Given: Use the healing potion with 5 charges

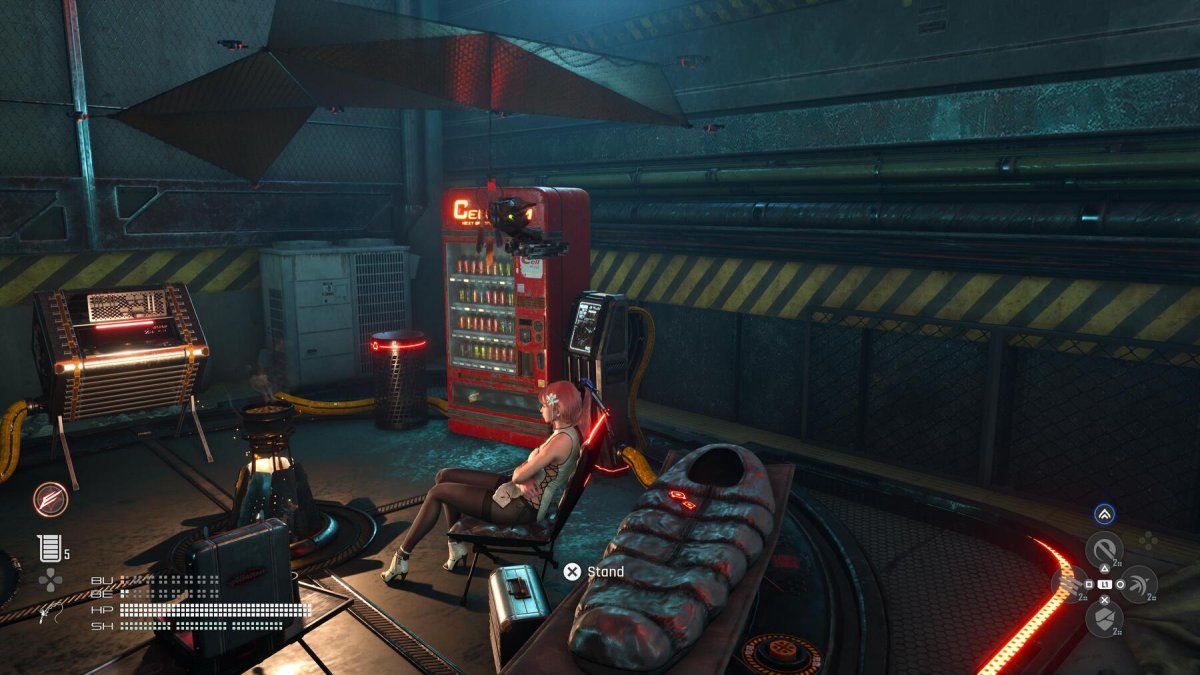Looking at the screenshot, I should (x=49, y=548).
